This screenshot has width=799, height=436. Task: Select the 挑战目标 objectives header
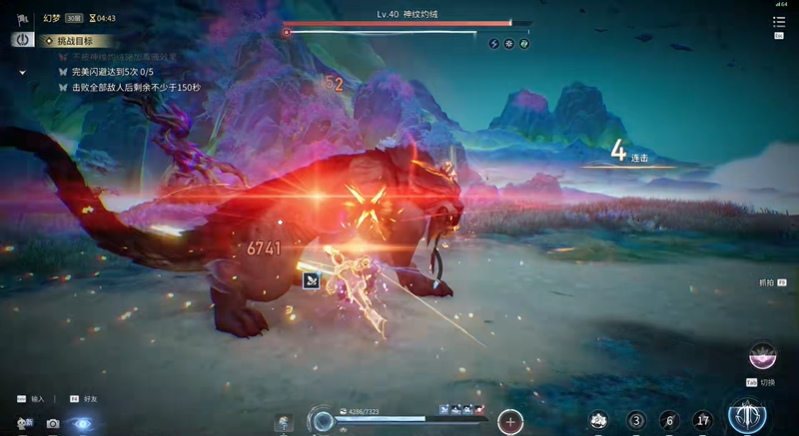76,41
